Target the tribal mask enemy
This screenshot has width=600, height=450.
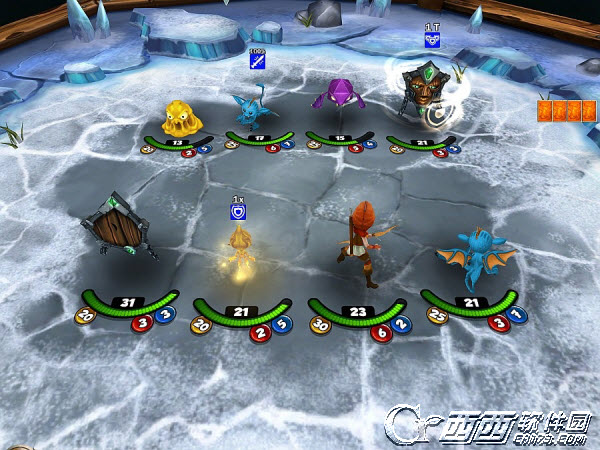coord(420,89)
